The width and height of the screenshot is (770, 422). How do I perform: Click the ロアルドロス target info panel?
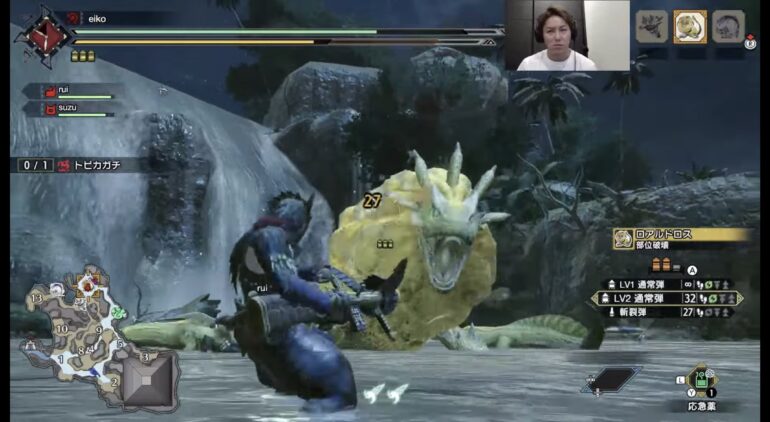(x=682, y=237)
